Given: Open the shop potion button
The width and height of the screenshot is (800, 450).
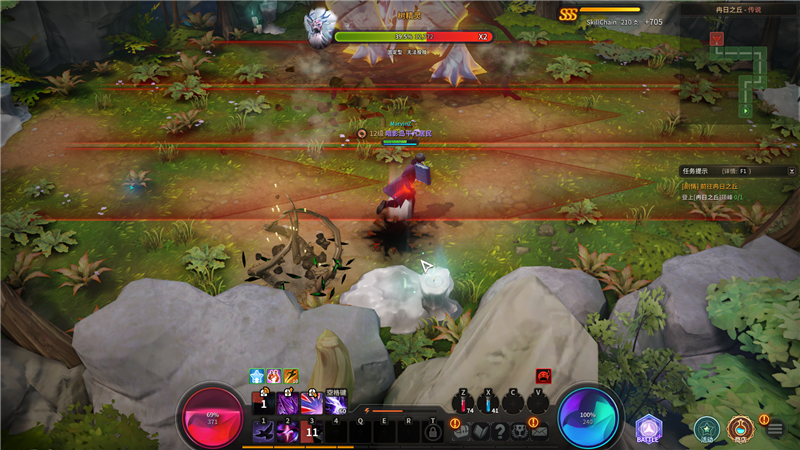Looking at the screenshot, I should tap(740, 429).
